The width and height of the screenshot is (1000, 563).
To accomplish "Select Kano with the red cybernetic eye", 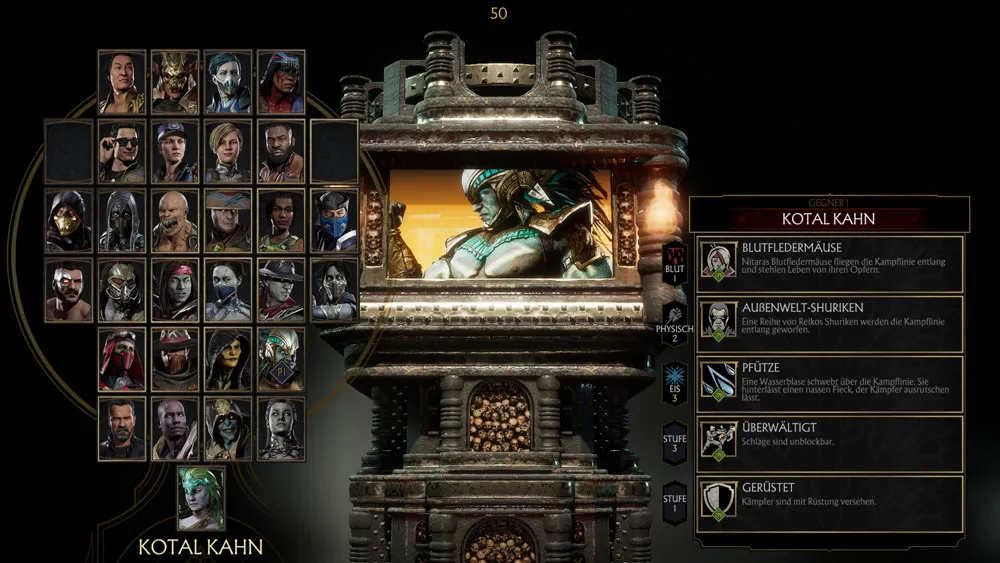I will coord(69,290).
